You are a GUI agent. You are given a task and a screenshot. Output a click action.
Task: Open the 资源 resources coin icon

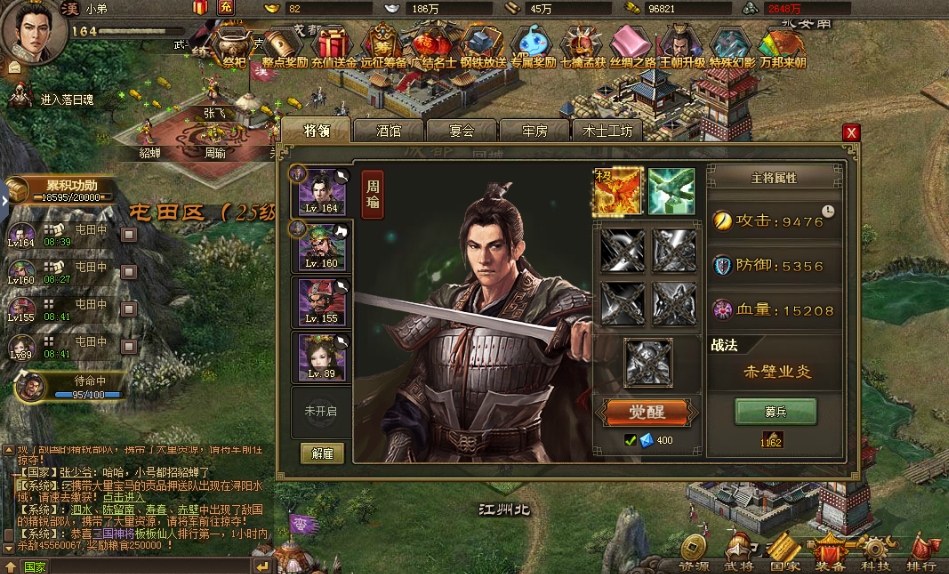[x=695, y=550]
